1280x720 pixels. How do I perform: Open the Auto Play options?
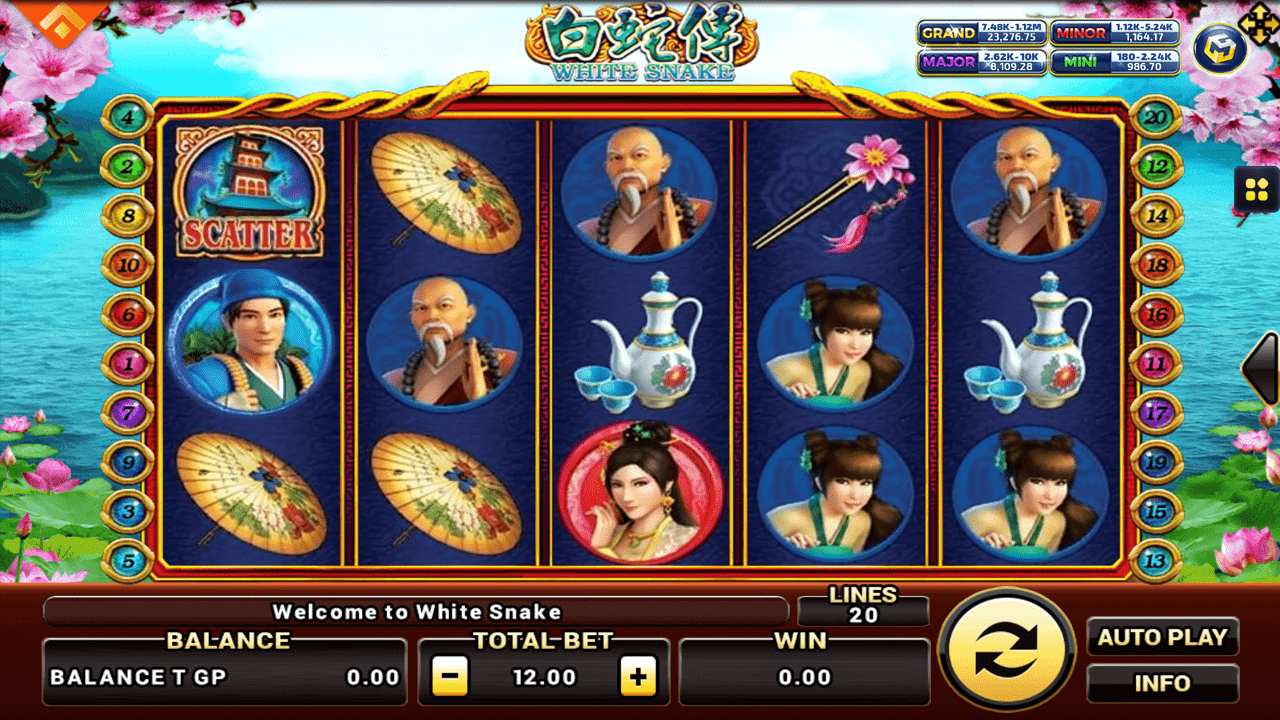coord(1162,637)
